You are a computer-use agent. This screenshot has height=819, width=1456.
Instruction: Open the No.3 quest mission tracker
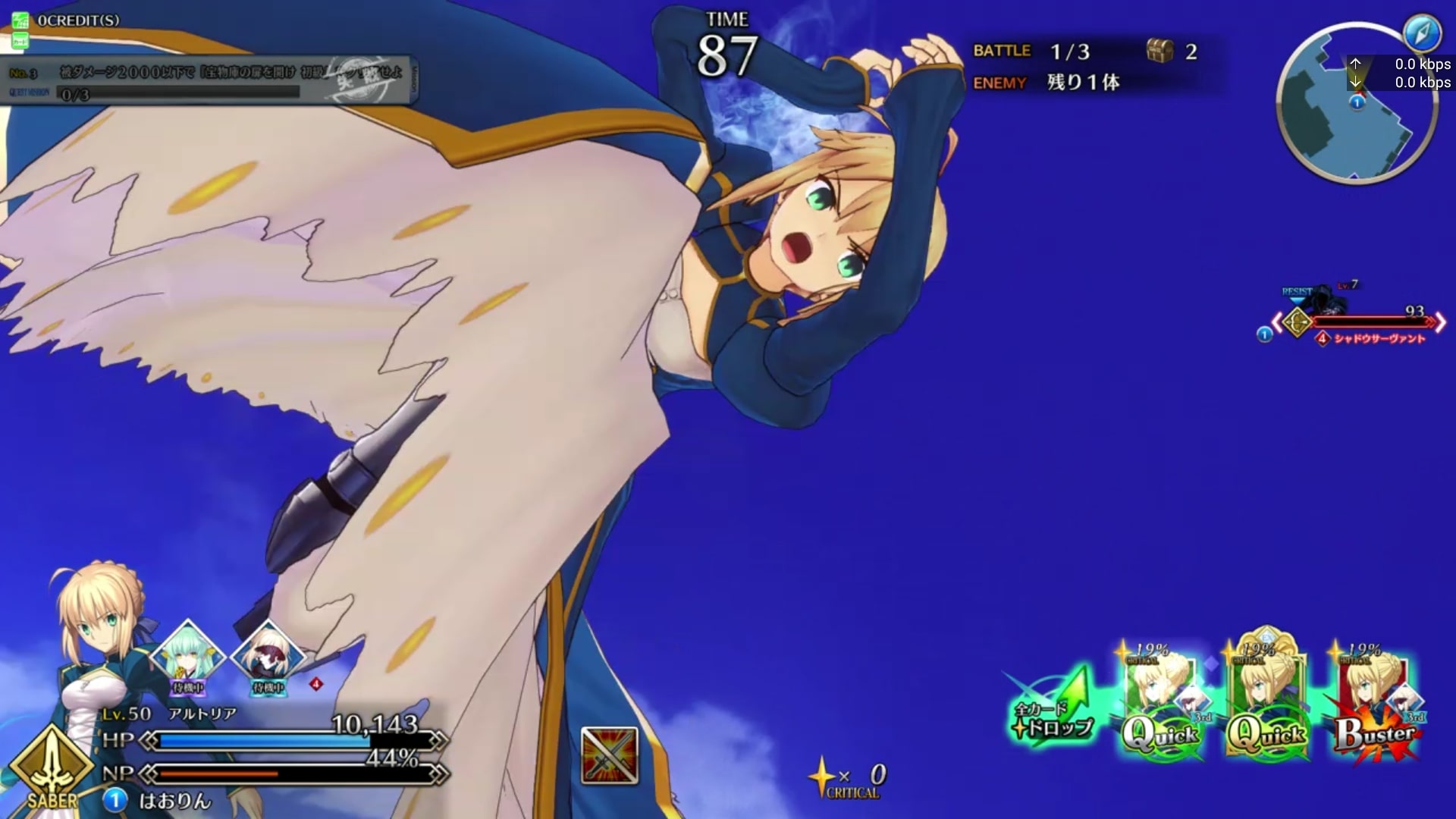point(209,80)
